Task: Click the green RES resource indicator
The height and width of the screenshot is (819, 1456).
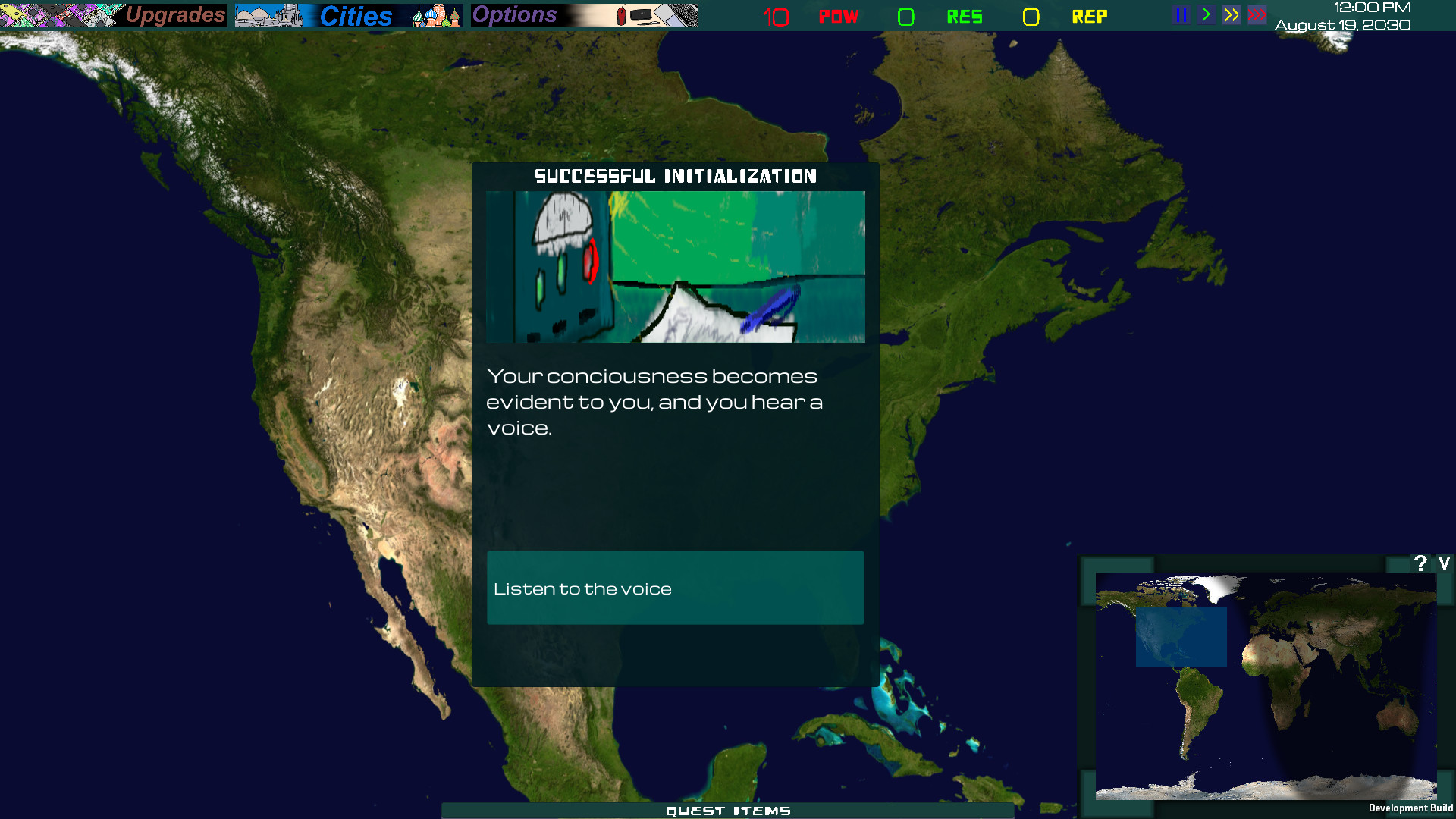Action: (x=964, y=15)
